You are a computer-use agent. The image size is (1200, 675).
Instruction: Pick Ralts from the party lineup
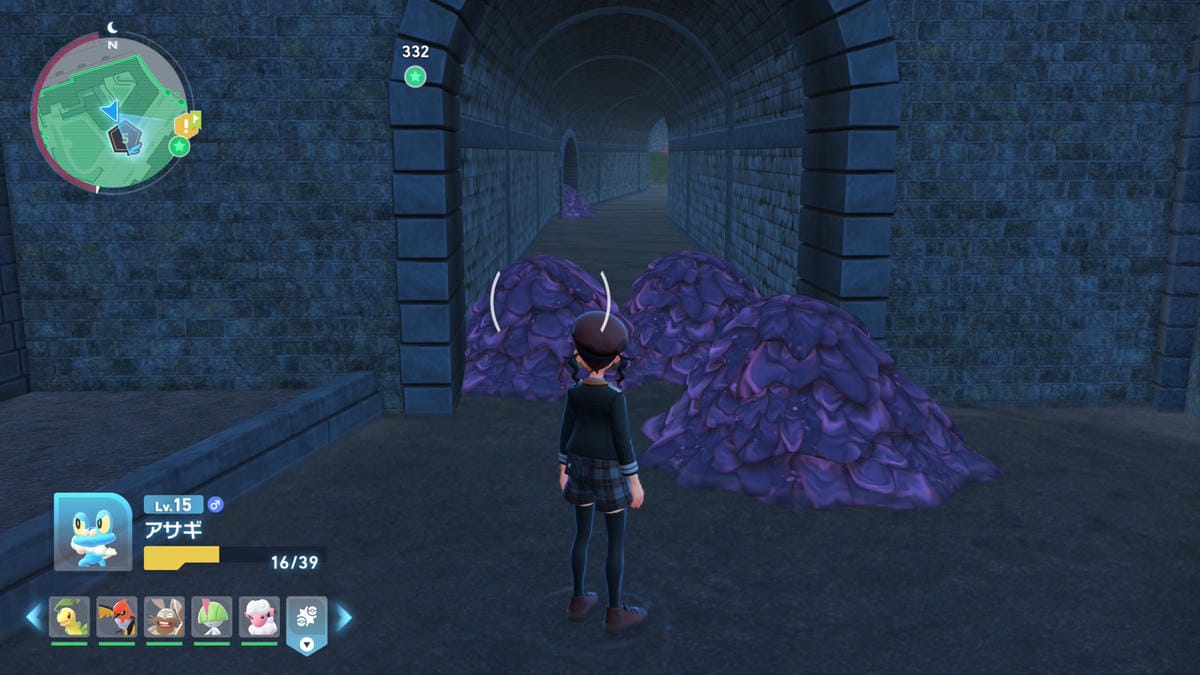click(212, 617)
